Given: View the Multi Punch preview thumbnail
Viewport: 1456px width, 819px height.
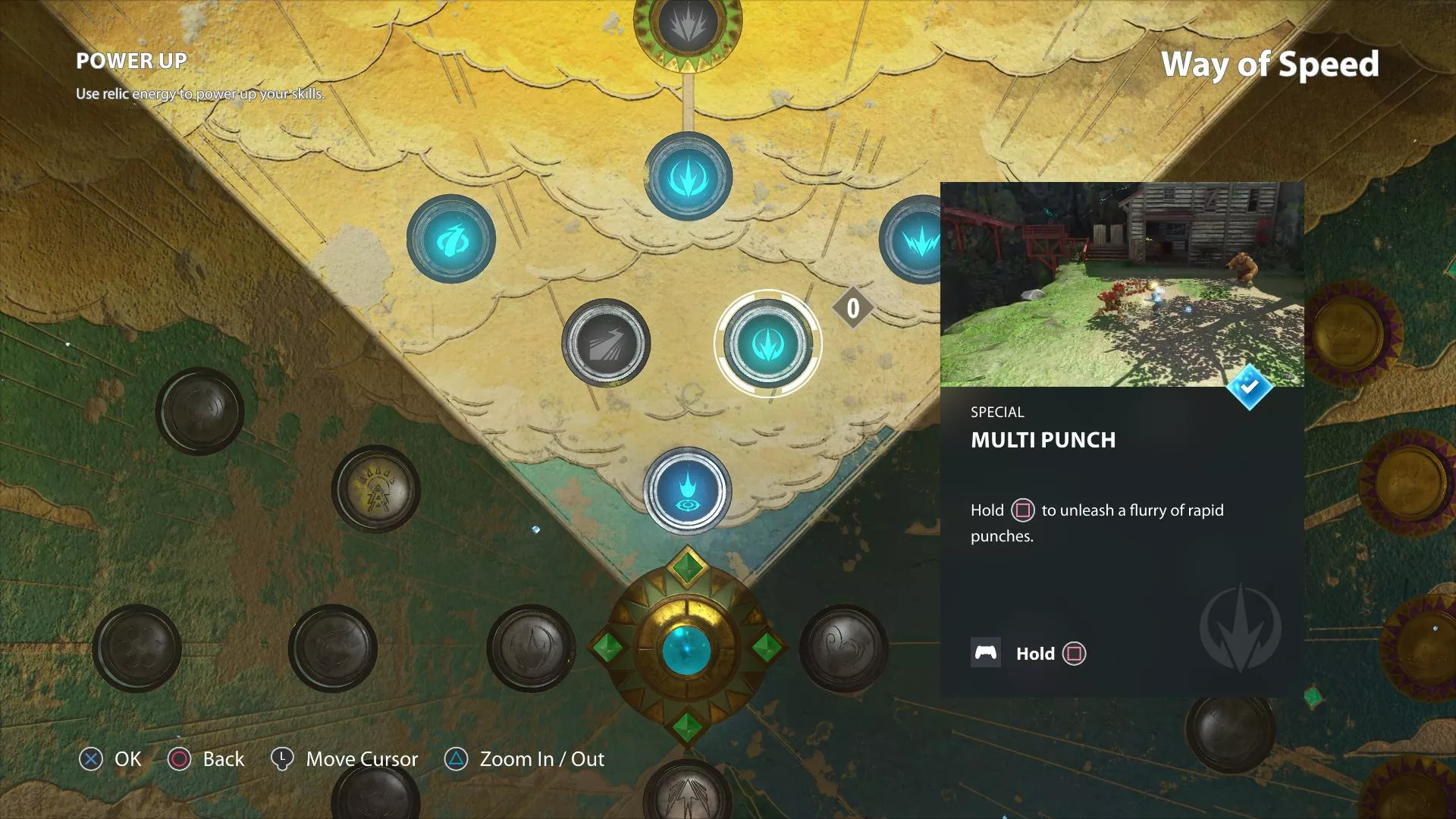Looking at the screenshot, I should point(1122,284).
